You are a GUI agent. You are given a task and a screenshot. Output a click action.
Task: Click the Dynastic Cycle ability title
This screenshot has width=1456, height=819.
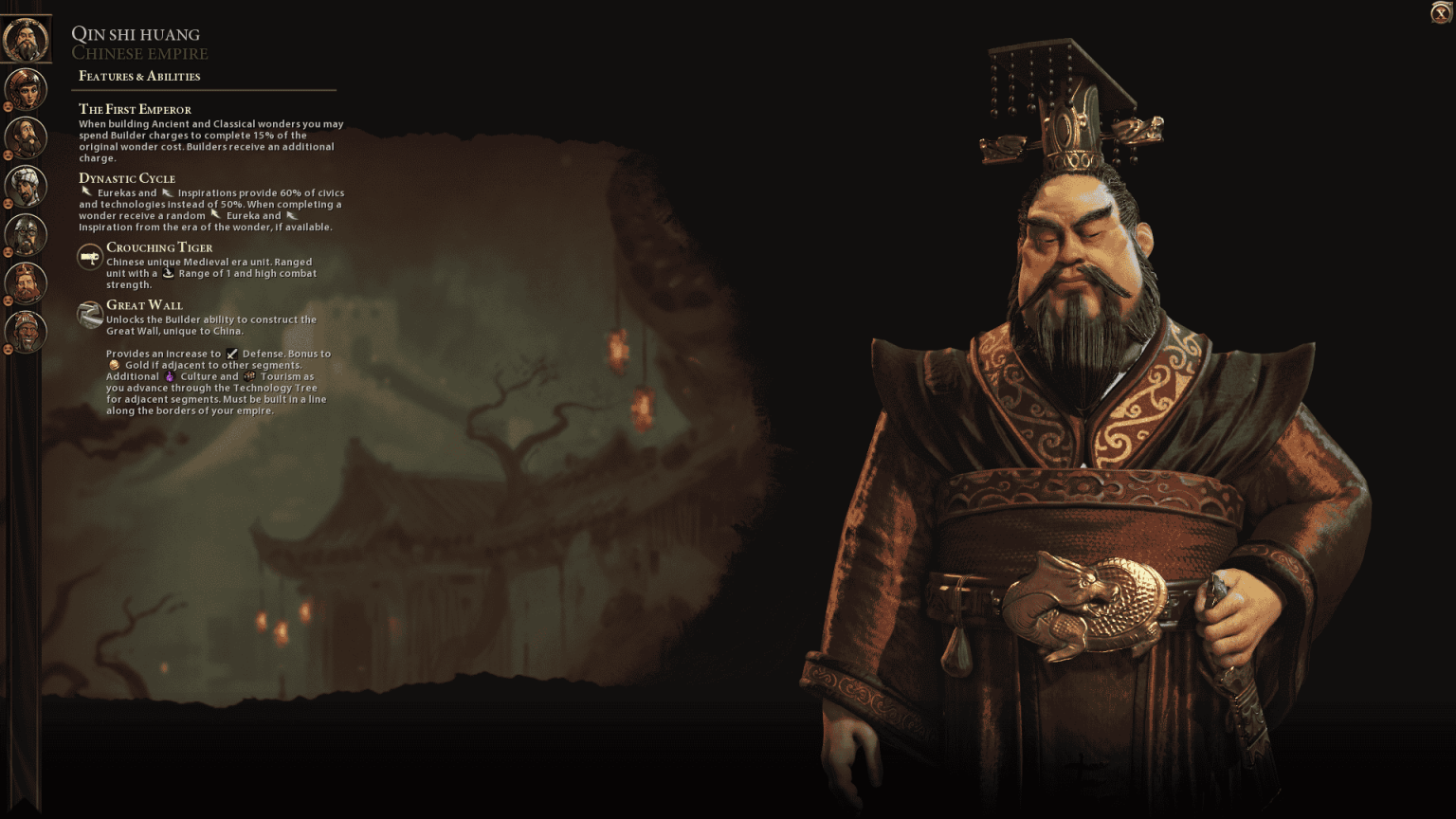127,178
